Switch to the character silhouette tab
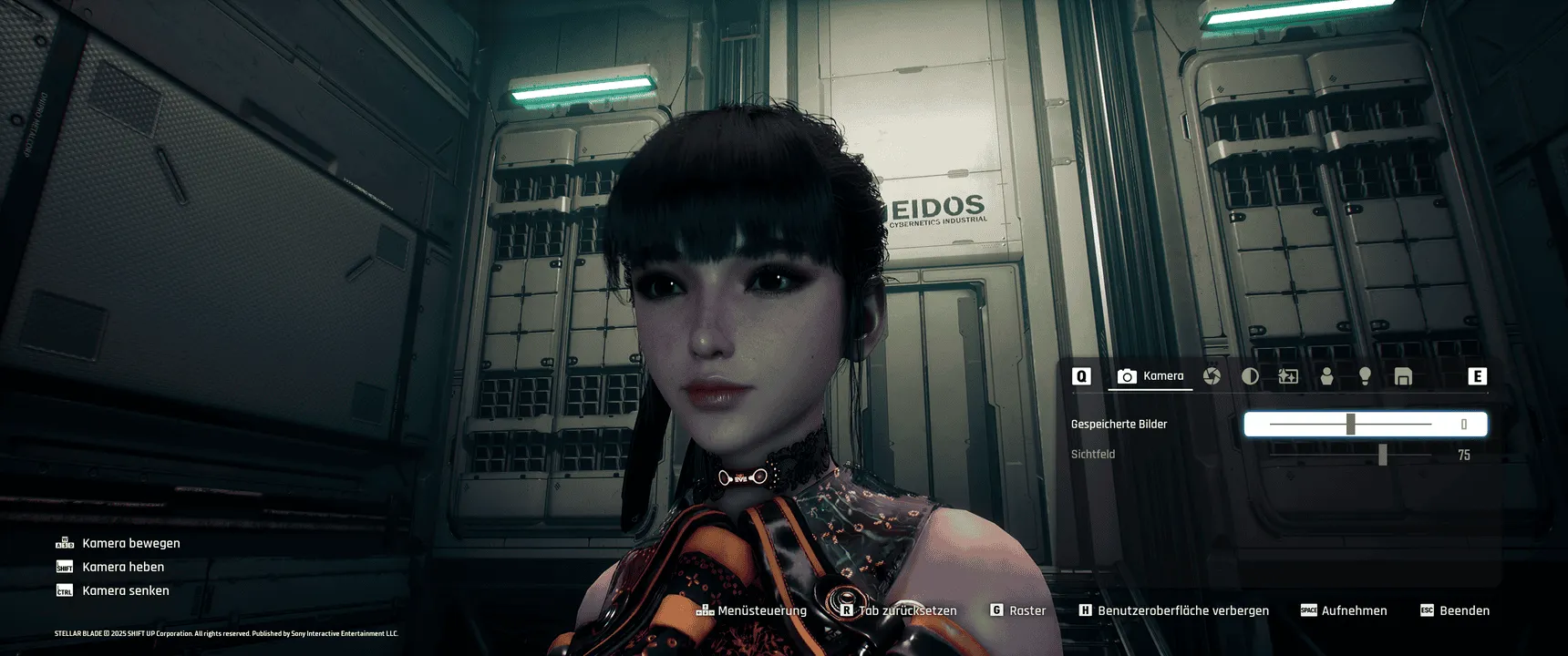 (x=1326, y=376)
